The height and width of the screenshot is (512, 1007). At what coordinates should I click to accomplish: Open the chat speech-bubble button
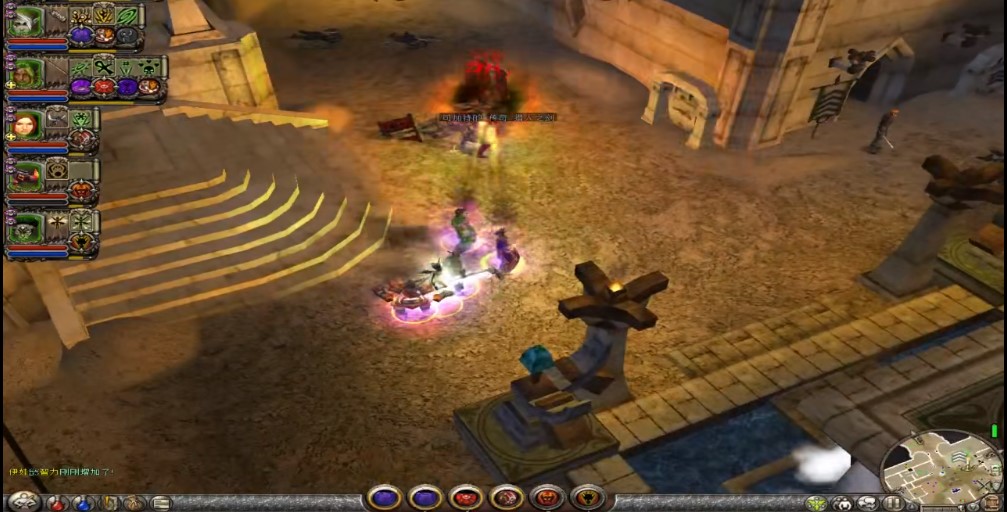point(867,502)
